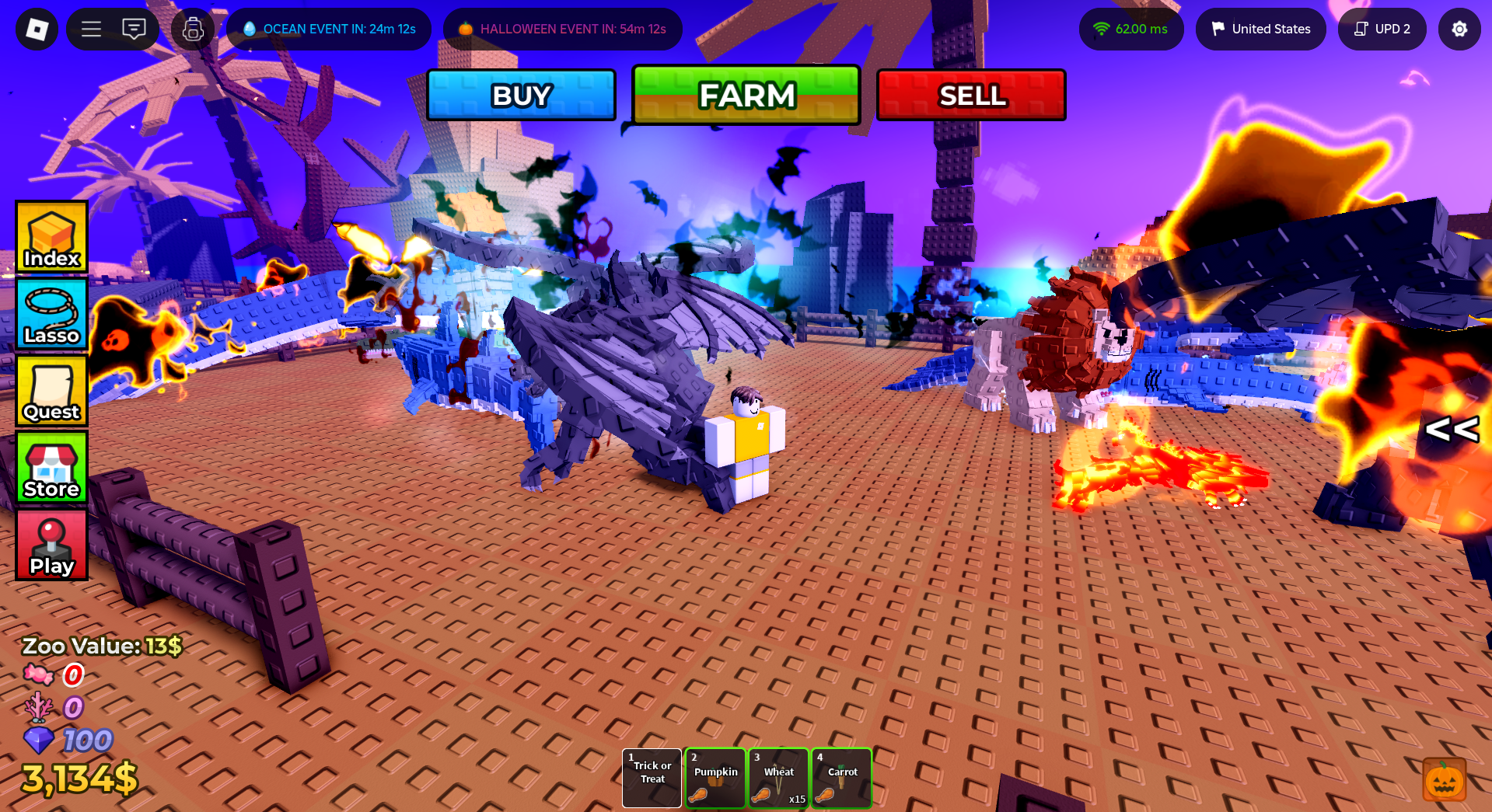Click the ping indicator showing 62.00 ms
1492x812 pixels.
point(1130,29)
